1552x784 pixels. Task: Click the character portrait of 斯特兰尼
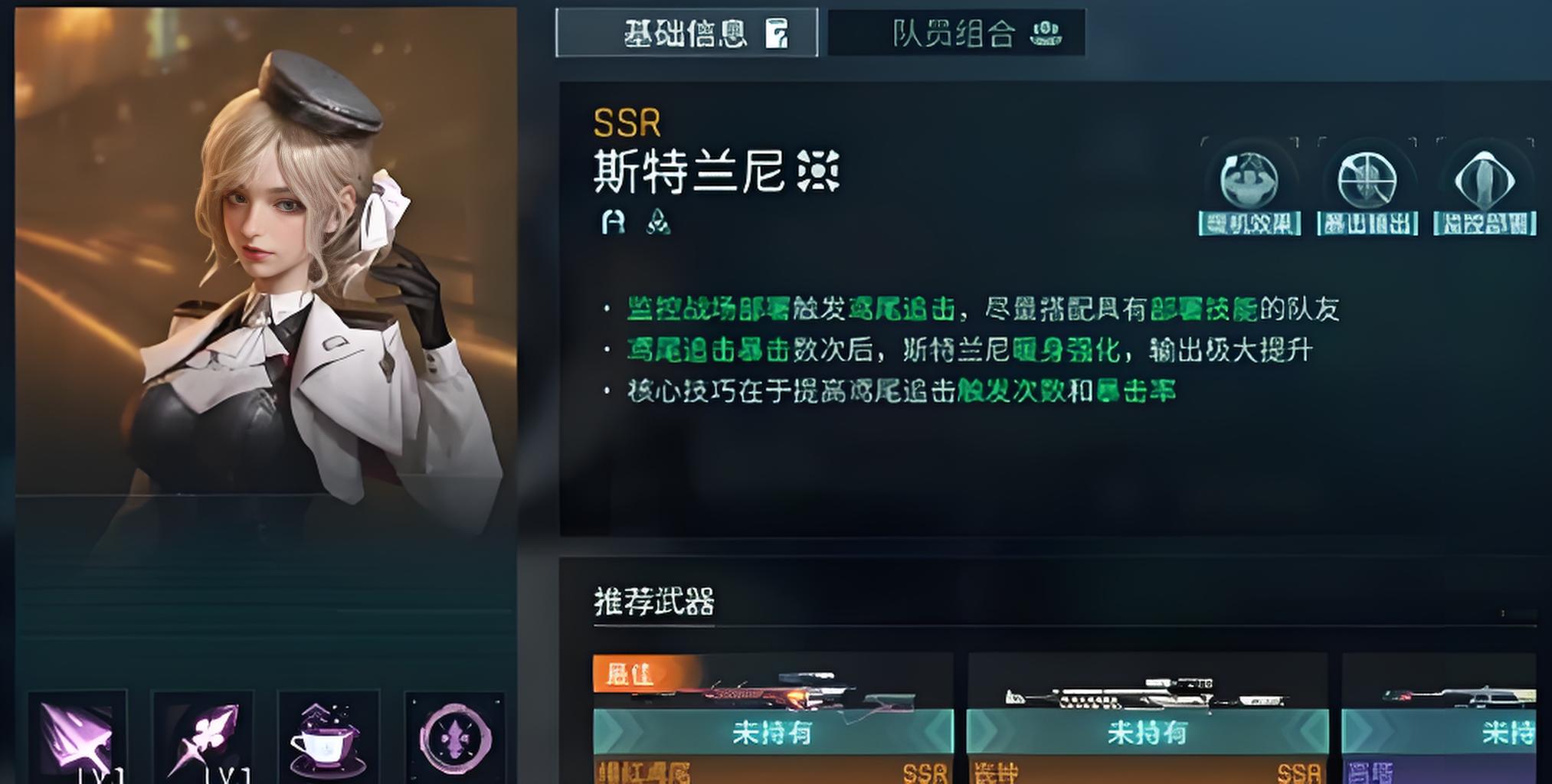[268, 268]
